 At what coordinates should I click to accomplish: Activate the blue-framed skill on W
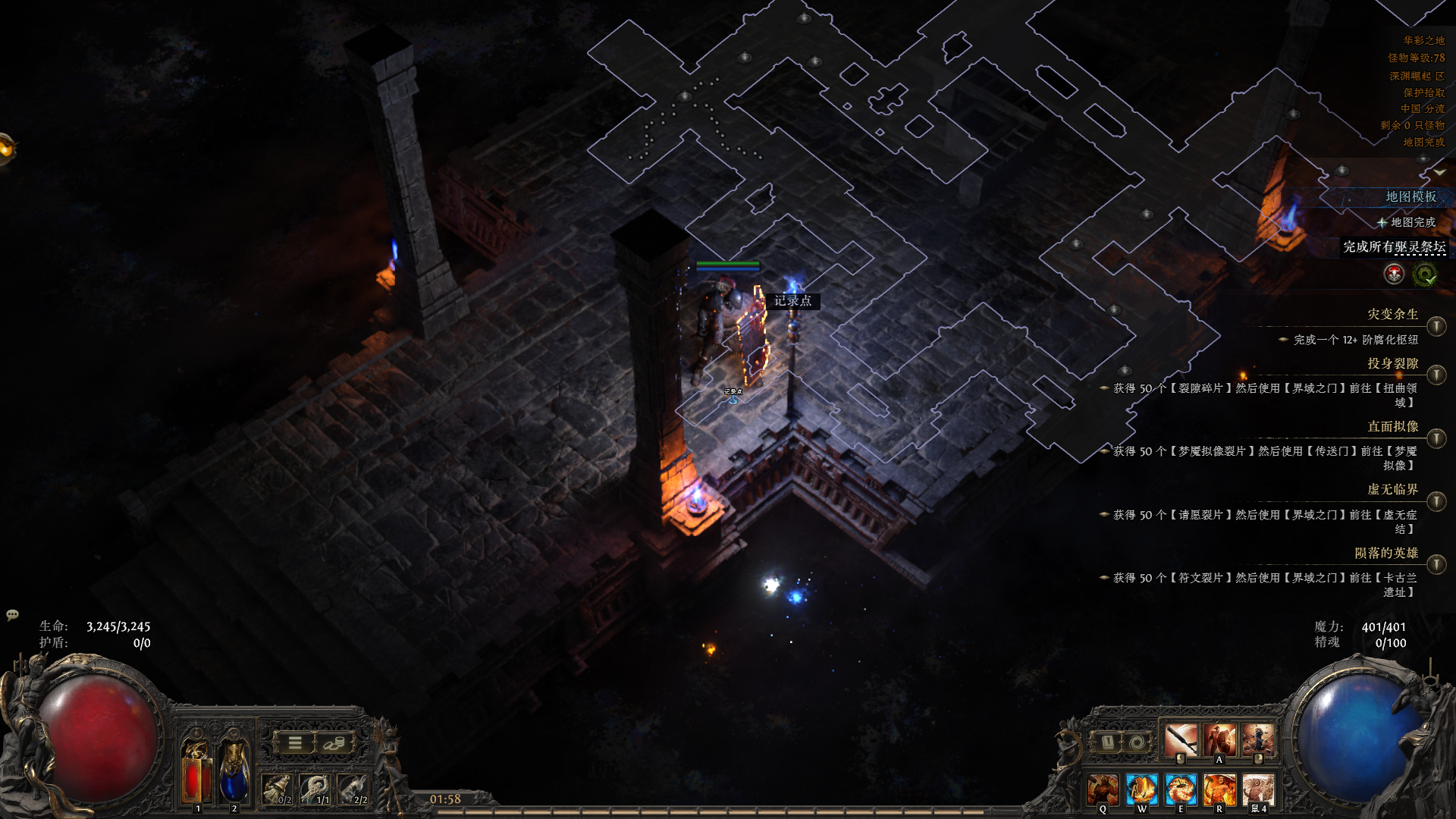(1142, 789)
